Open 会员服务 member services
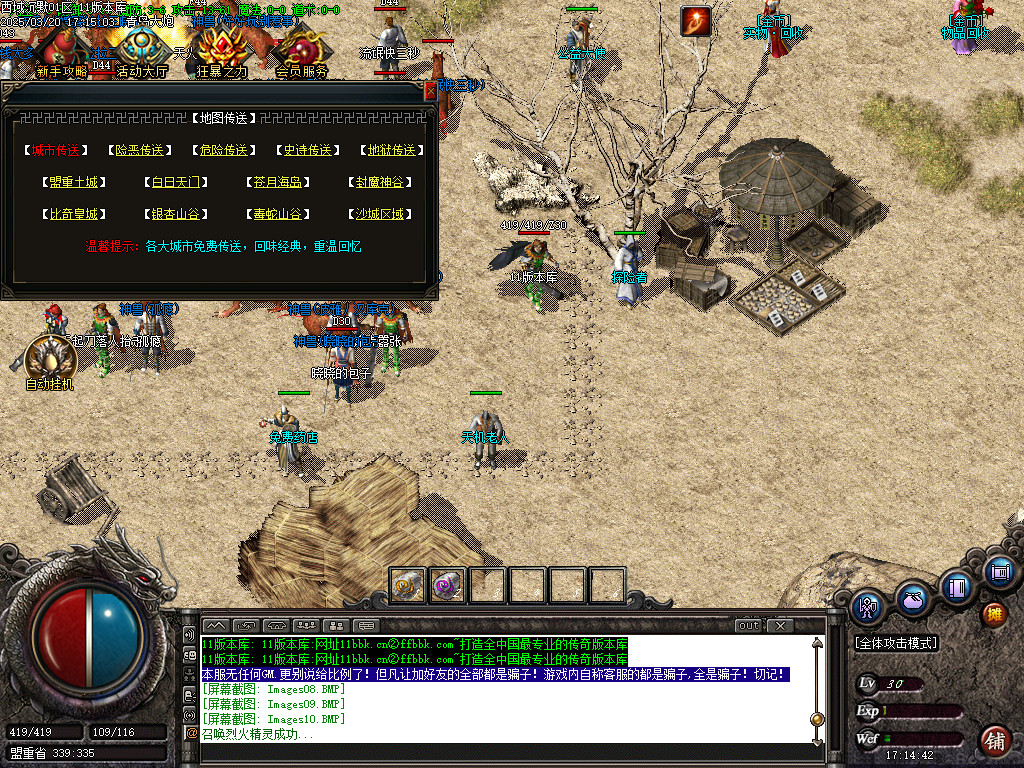Image resolution: width=1024 pixels, height=768 pixels. click(302, 50)
